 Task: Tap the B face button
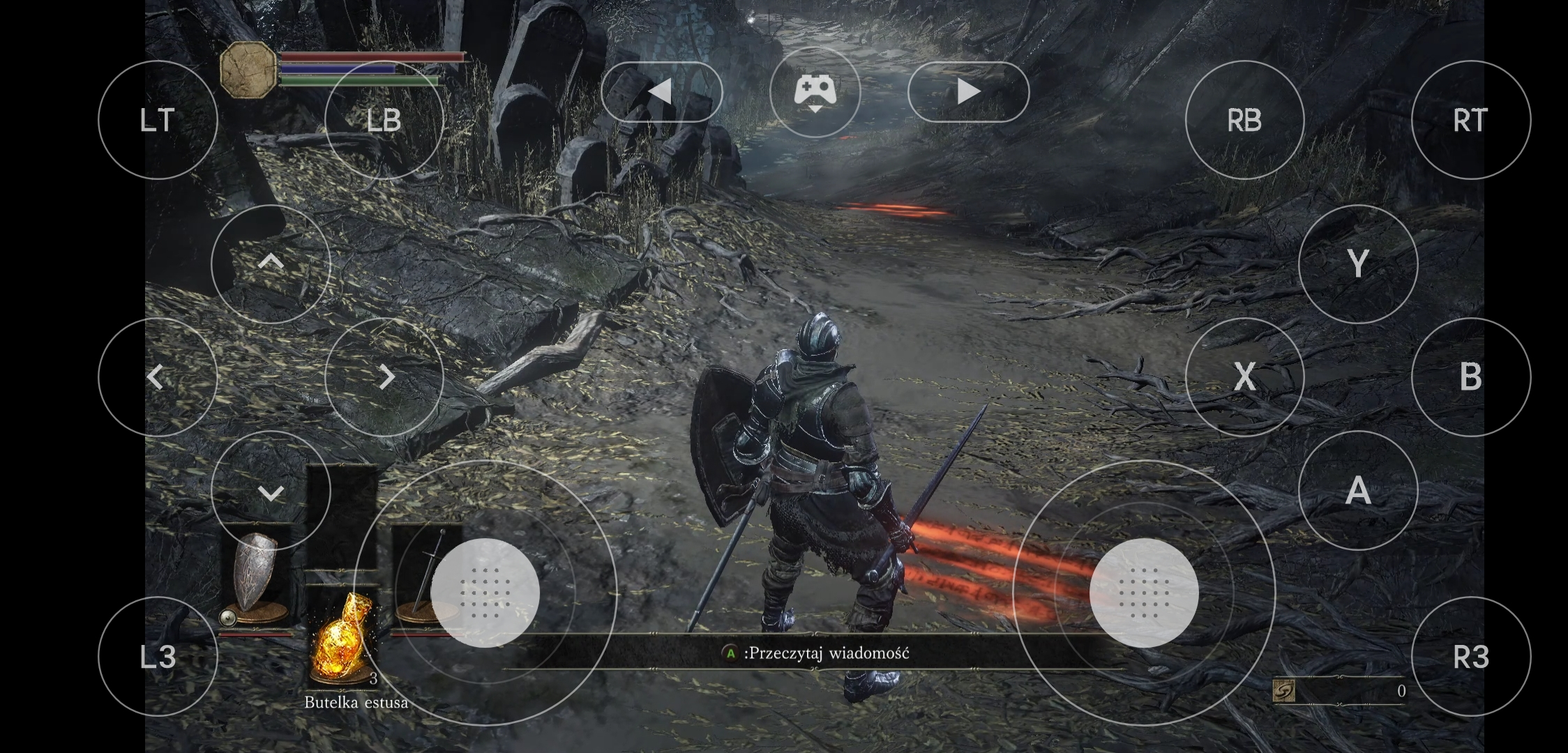pyautogui.click(x=1470, y=377)
